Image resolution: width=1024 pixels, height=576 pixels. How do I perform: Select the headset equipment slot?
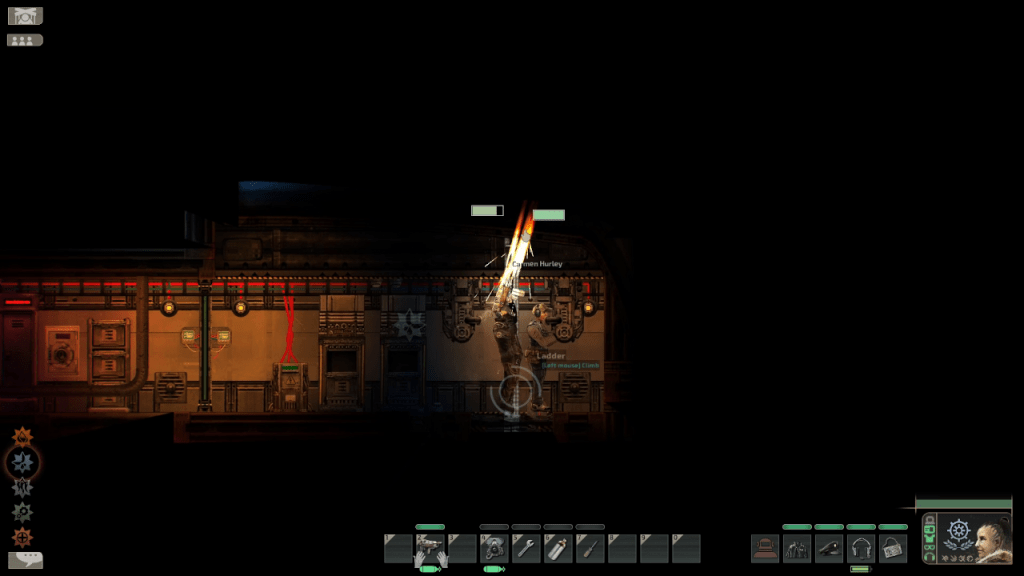pos(861,548)
